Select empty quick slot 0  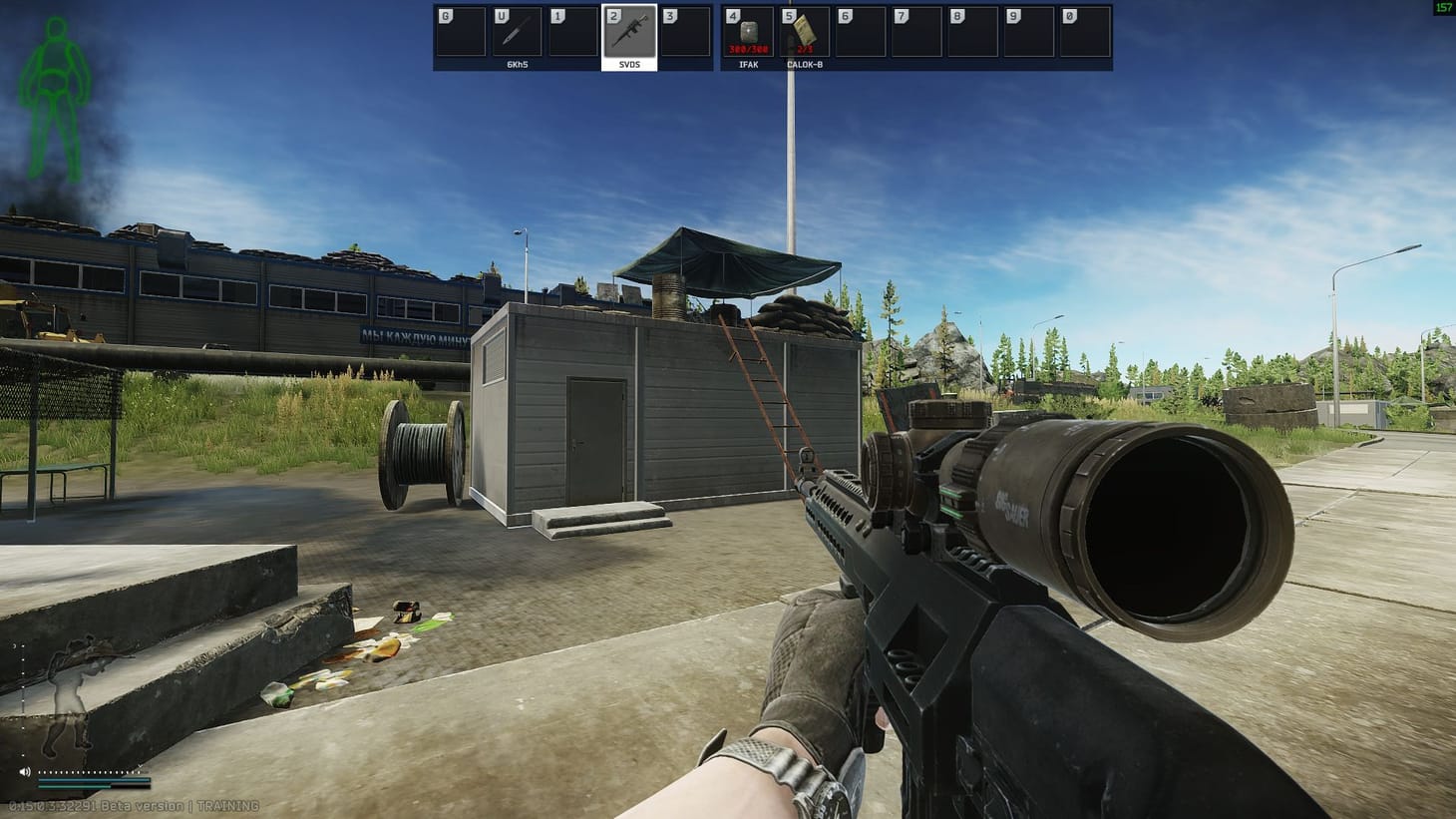pyautogui.click(x=1087, y=30)
